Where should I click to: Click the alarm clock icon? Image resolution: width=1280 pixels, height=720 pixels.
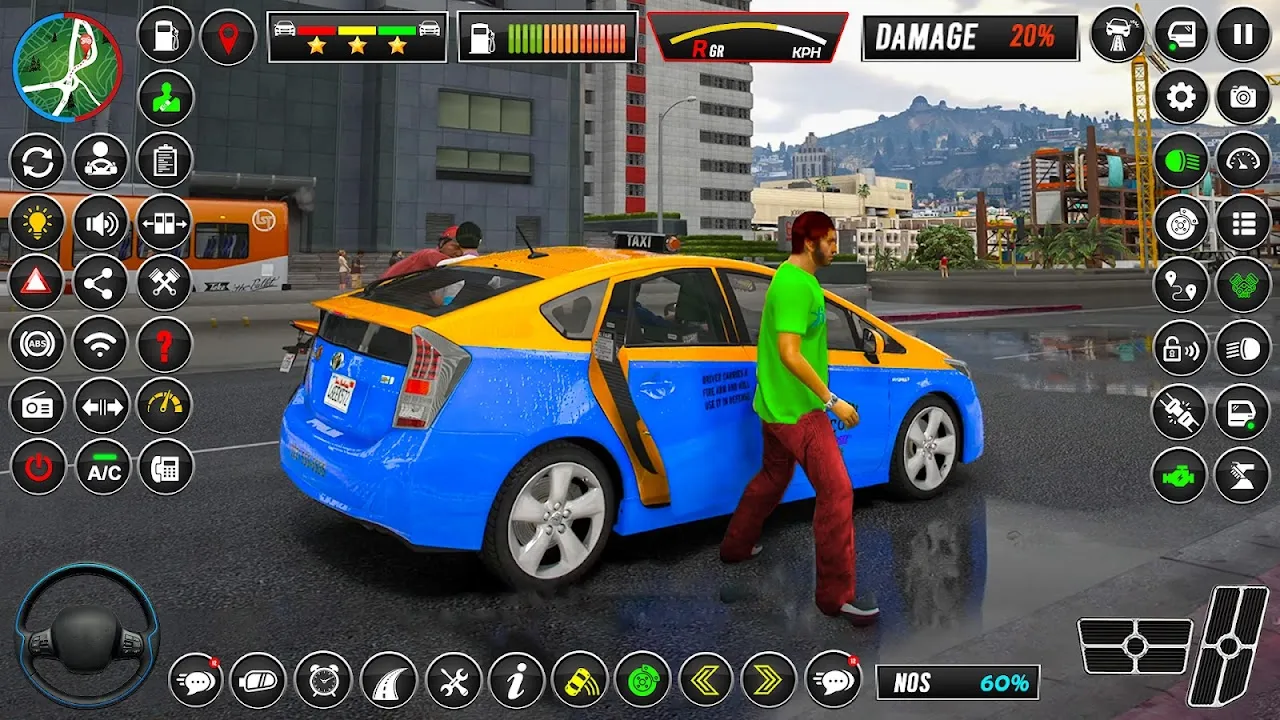coord(323,681)
